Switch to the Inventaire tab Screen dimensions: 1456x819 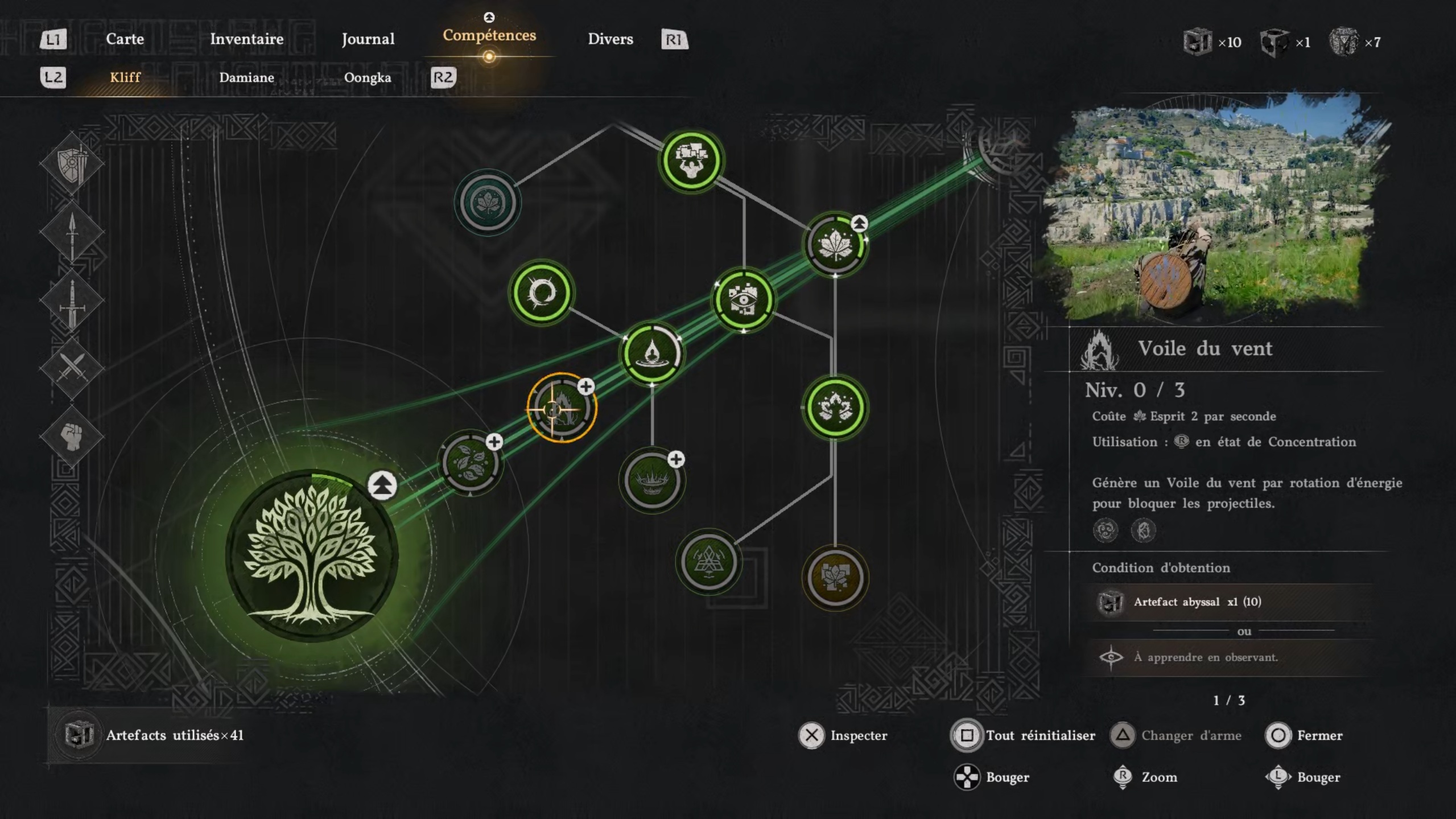pyautogui.click(x=246, y=39)
